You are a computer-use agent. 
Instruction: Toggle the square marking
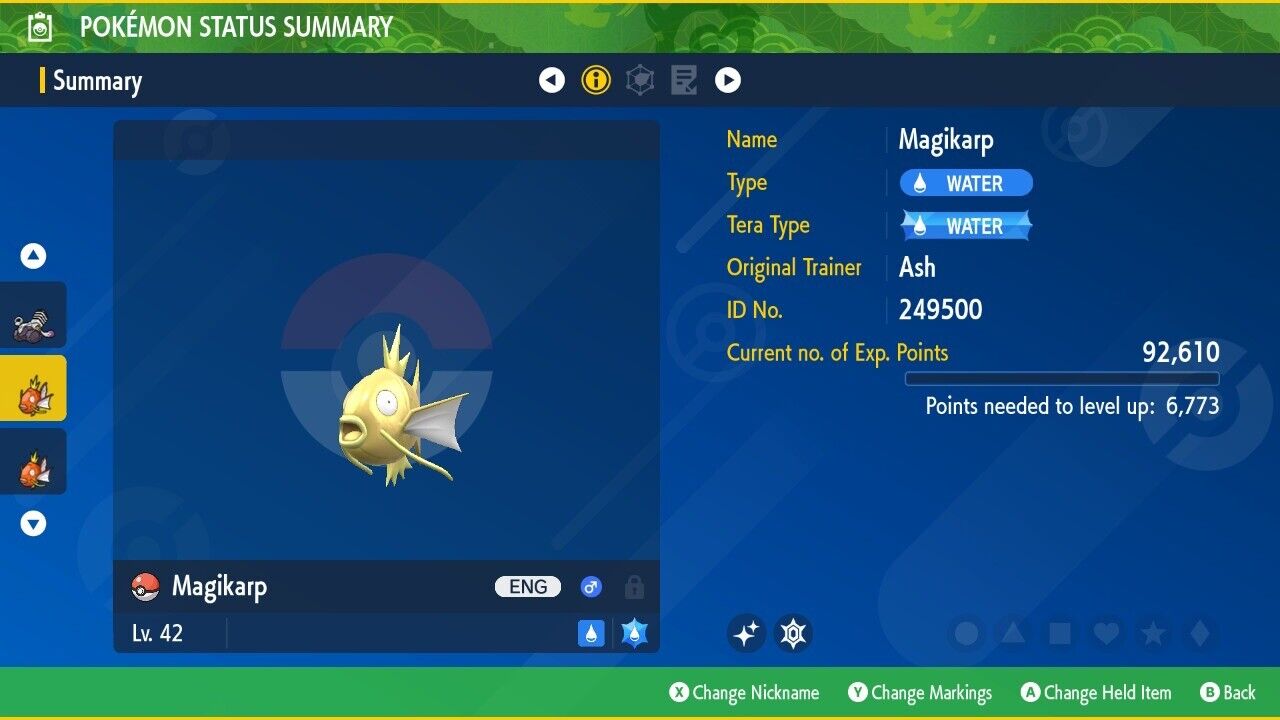(x=1059, y=633)
